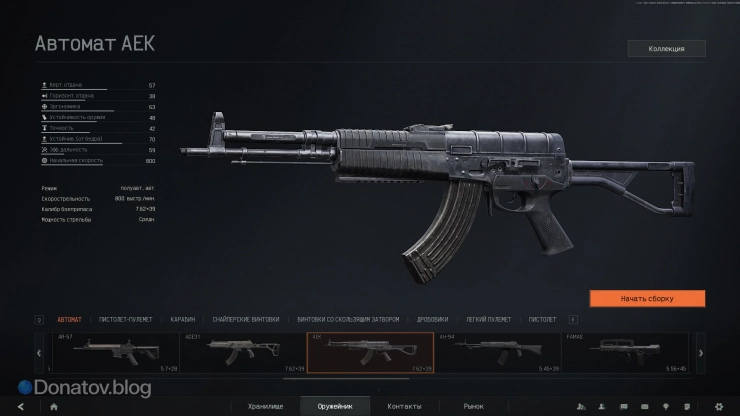Choose the Легкий пулемет category

pos(489,319)
